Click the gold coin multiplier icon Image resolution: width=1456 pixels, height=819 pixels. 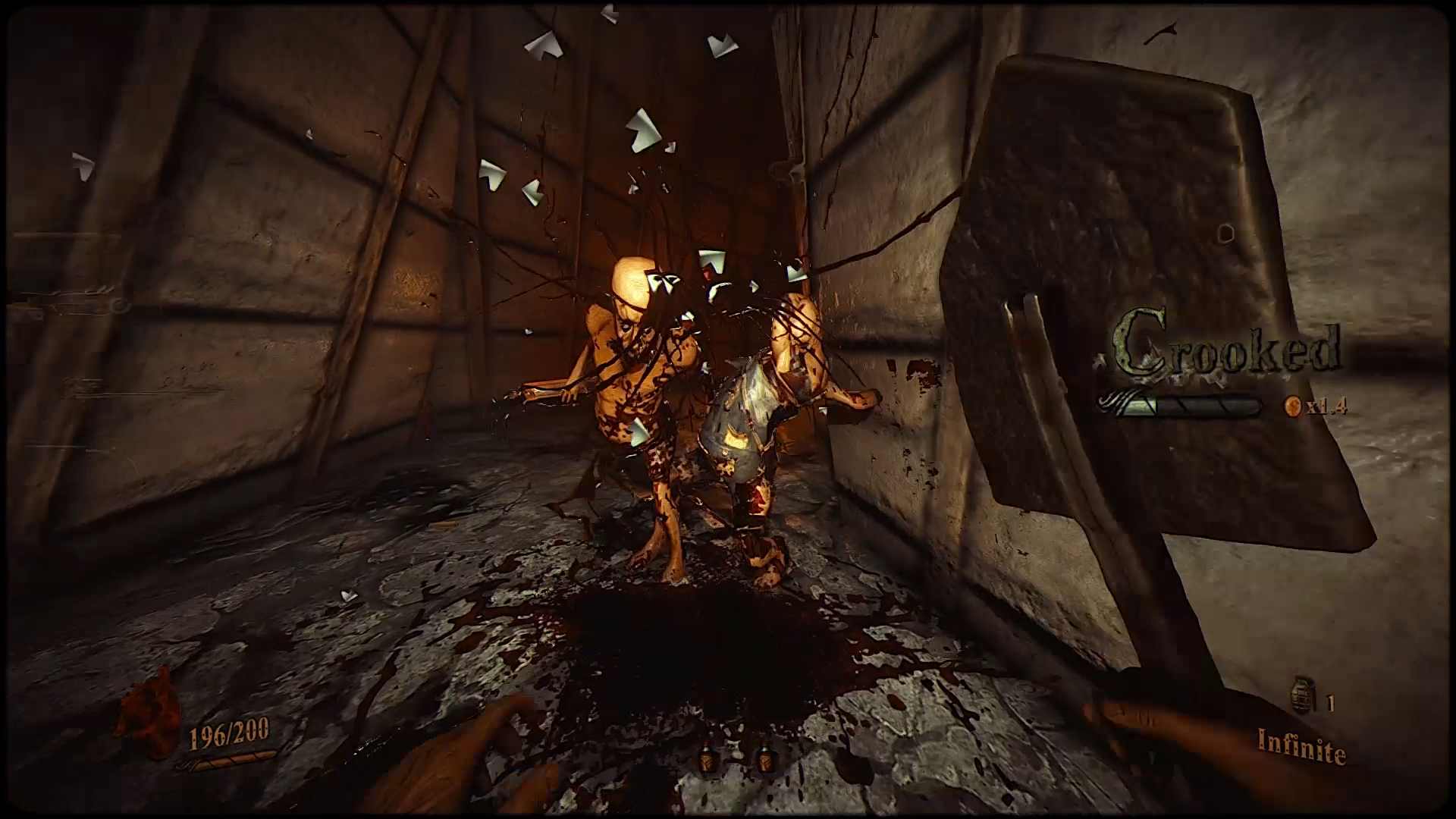click(1291, 406)
